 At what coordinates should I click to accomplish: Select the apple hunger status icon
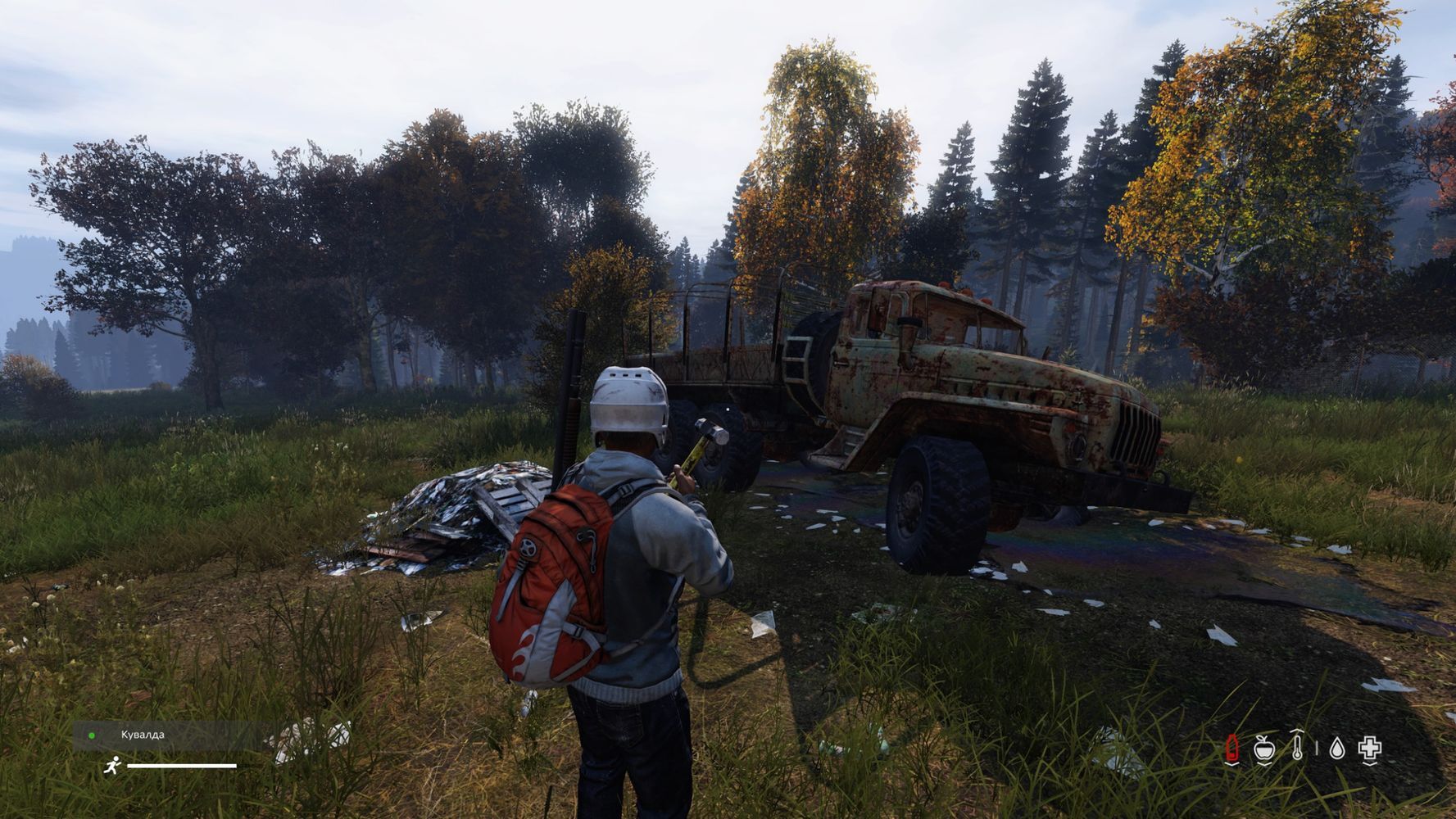(1264, 749)
